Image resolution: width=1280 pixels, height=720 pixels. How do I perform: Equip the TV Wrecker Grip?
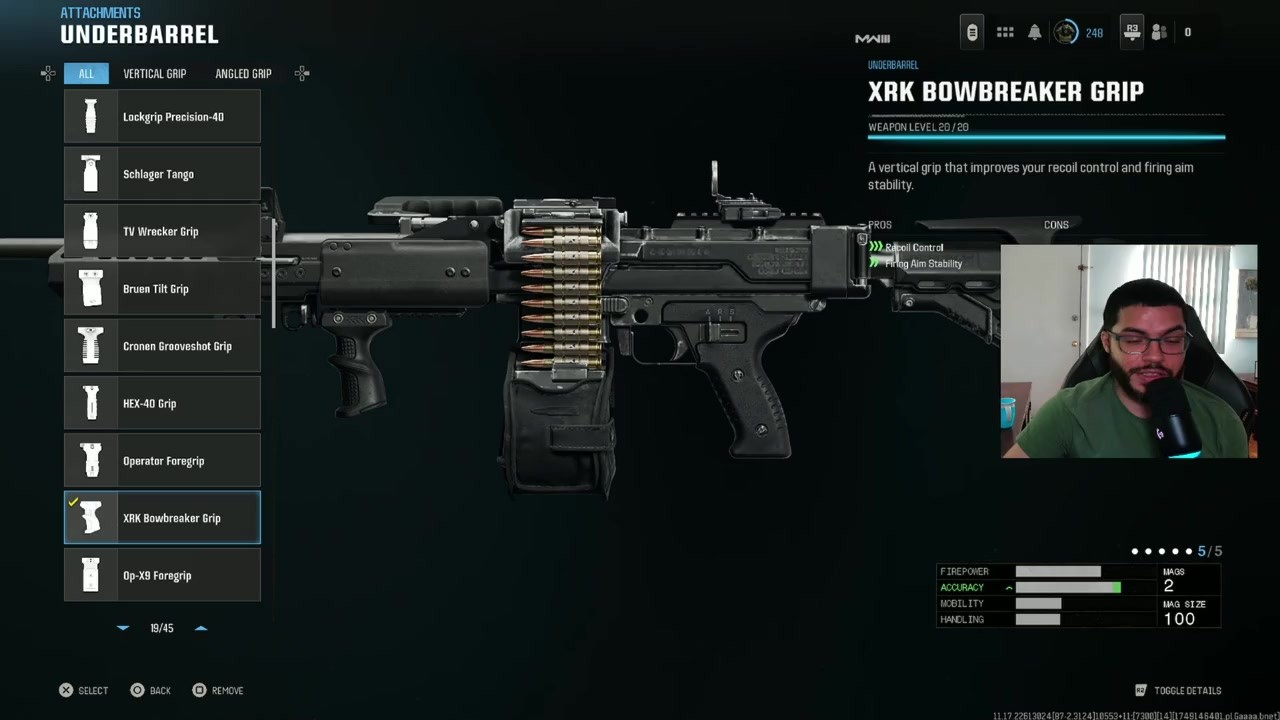click(x=162, y=231)
